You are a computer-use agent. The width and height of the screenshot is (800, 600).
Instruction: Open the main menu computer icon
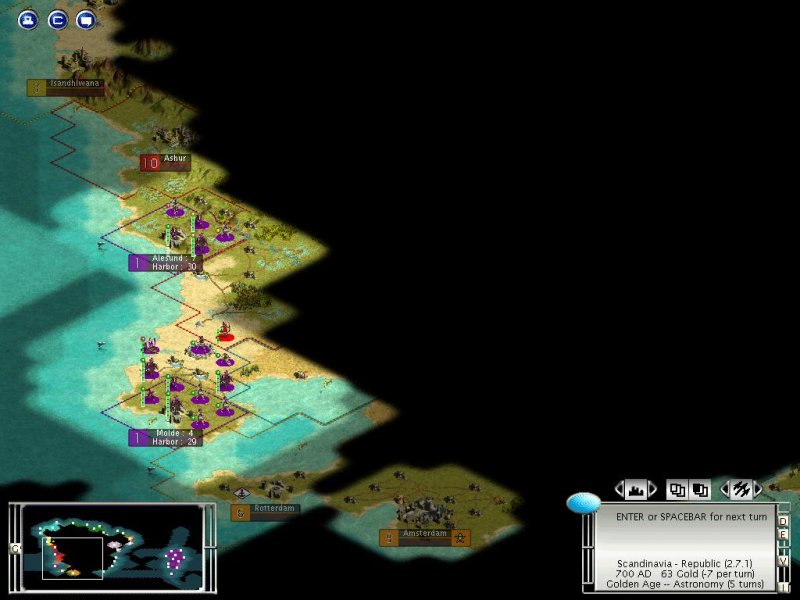pyautogui.click(x=28, y=19)
